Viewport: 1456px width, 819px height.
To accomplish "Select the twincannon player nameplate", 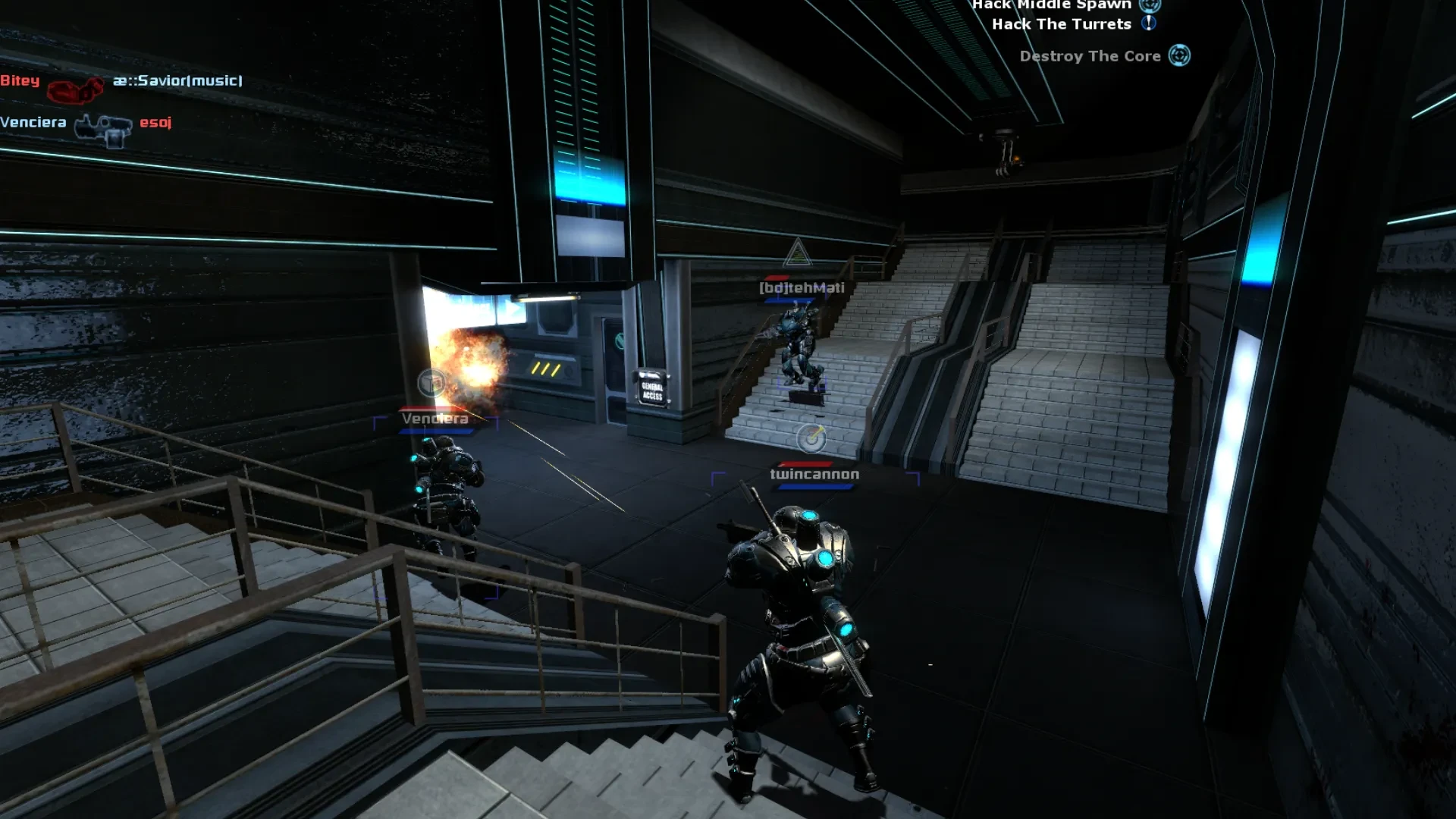I will click(814, 474).
